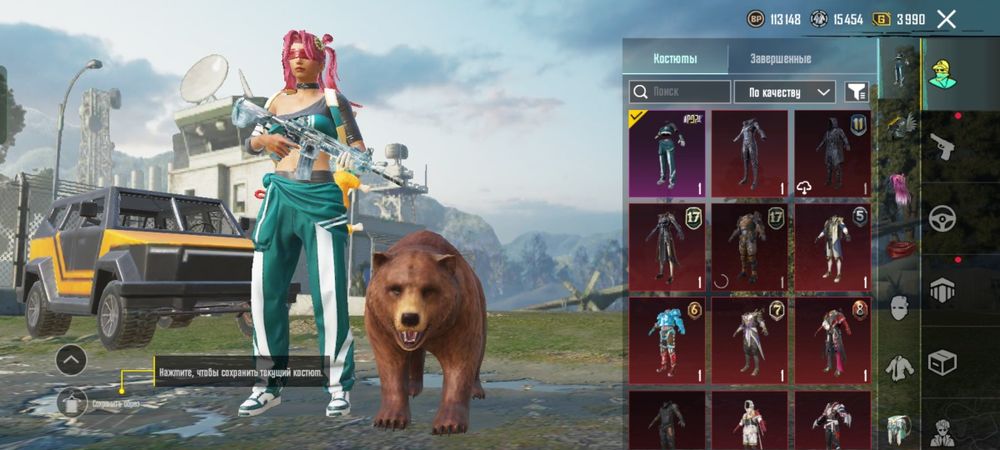Expand the round up-arrow button

pos(71,359)
